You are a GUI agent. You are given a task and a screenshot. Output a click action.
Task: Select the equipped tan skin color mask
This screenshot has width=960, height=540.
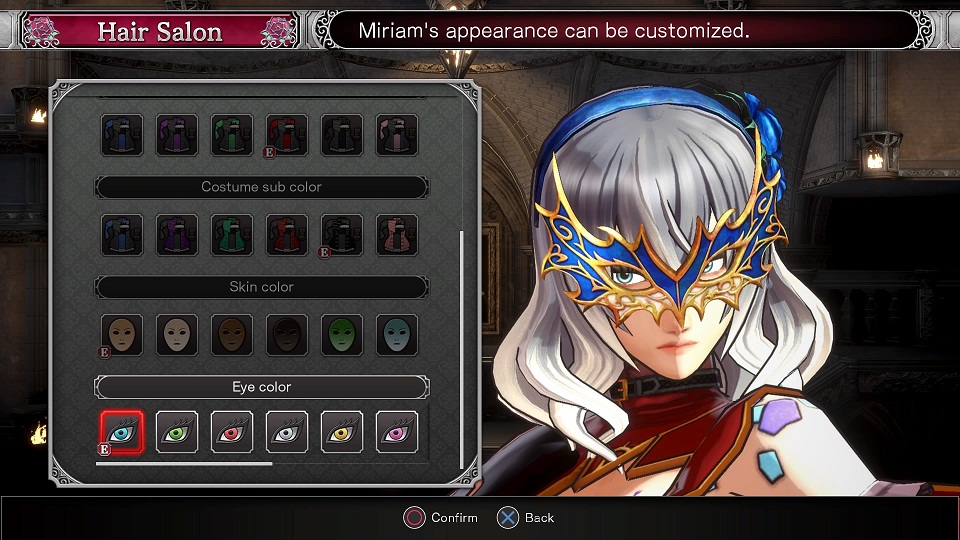pos(122,335)
